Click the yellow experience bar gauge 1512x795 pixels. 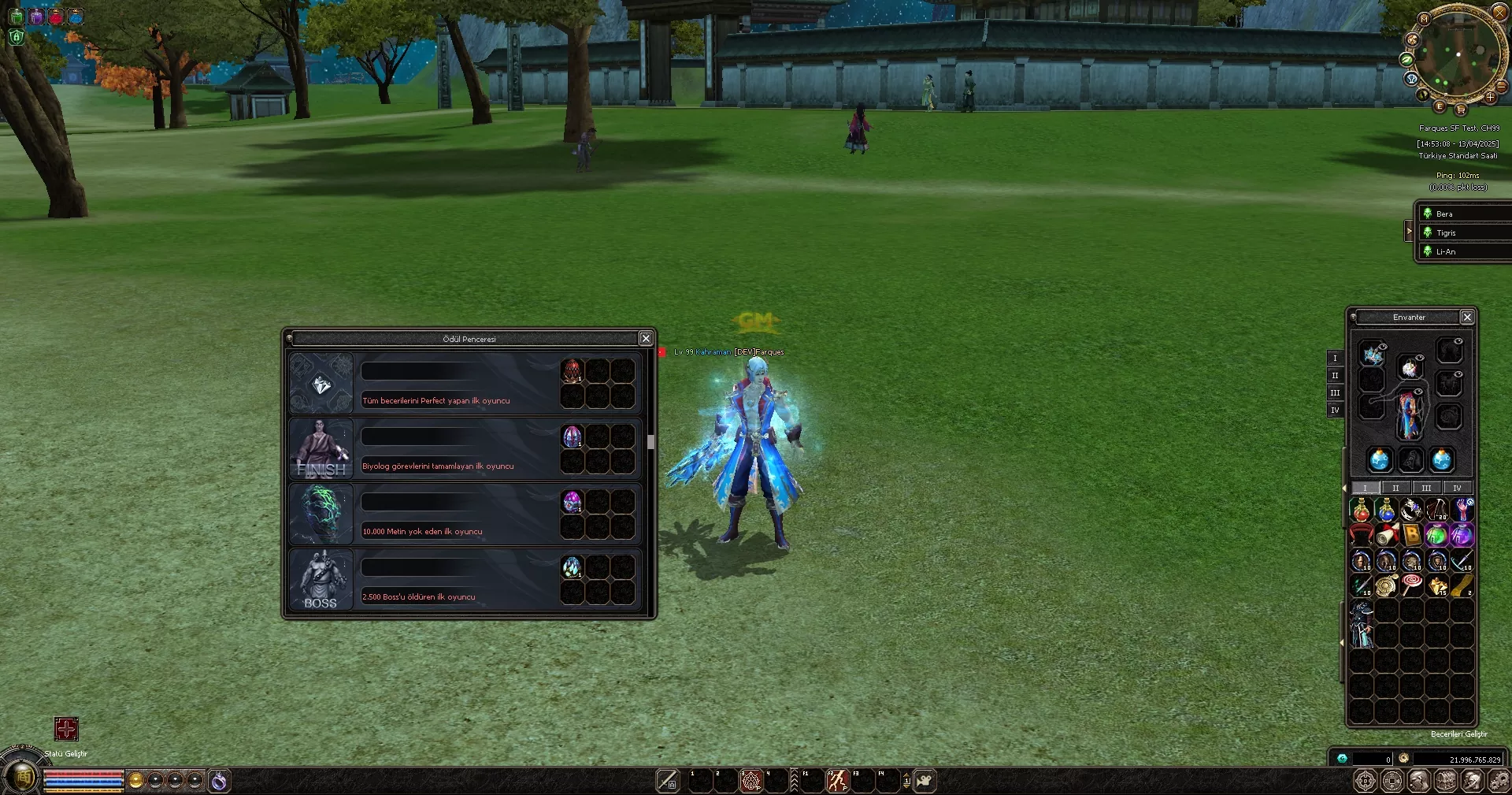83,790
